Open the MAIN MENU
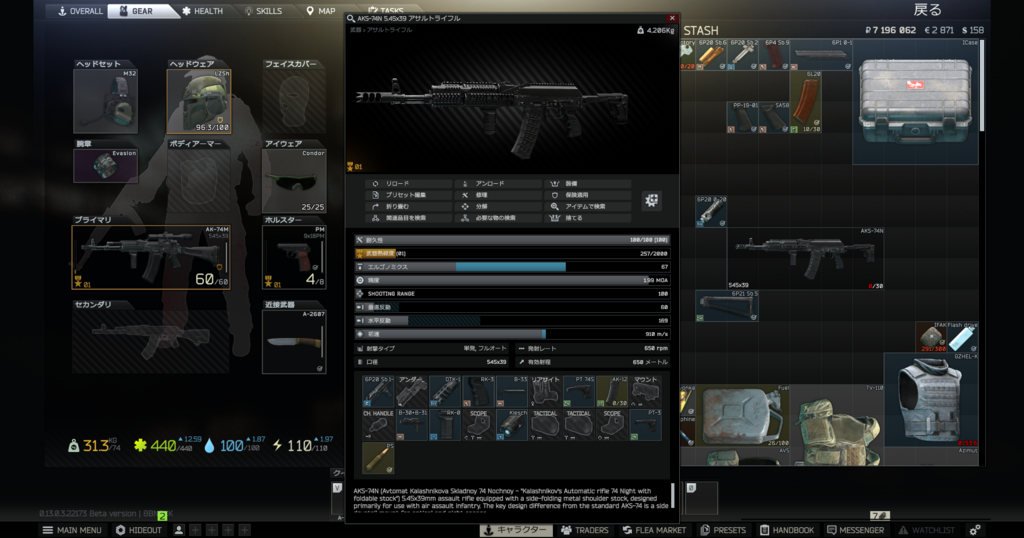The height and width of the screenshot is (538, 1024). [x=73, y=530]
